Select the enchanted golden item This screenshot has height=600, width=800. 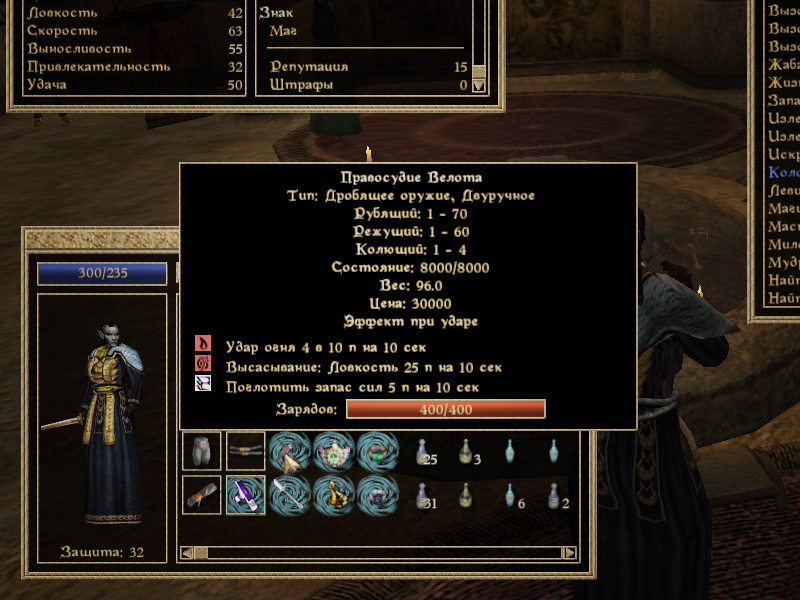[x=334, y=495]
